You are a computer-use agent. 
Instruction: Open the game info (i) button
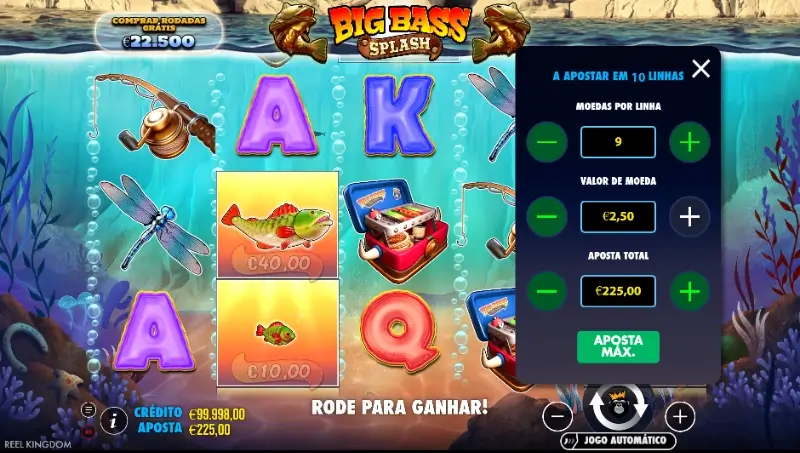[114, 421]
